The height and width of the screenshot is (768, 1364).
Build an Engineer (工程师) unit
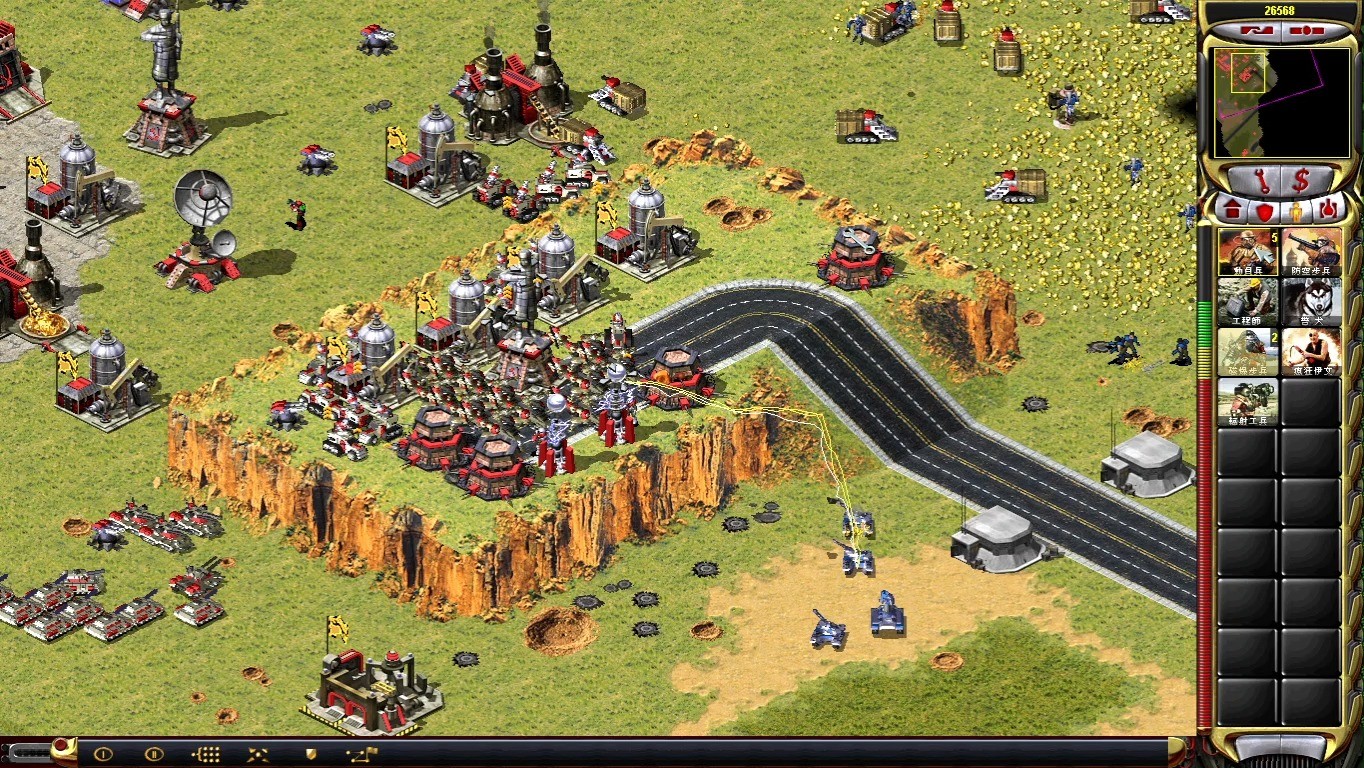click(1247, 302)
